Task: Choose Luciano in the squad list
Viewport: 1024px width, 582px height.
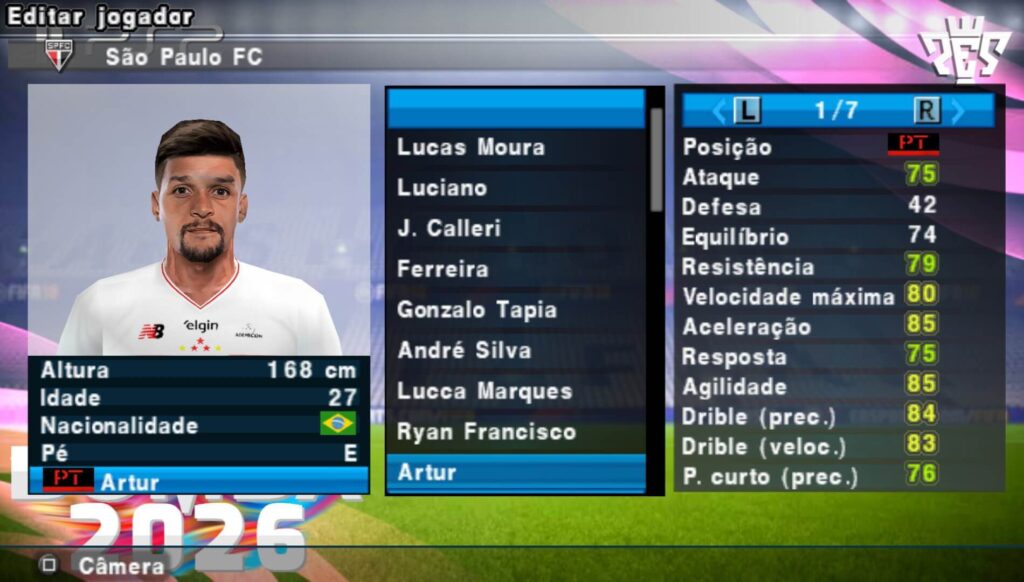Action: tap(515, 188)
